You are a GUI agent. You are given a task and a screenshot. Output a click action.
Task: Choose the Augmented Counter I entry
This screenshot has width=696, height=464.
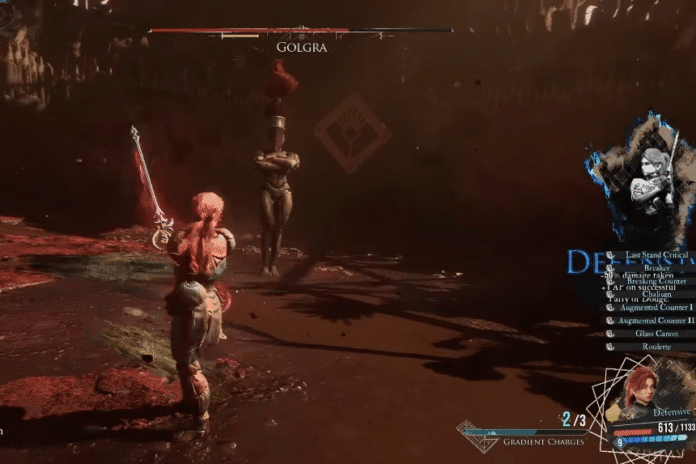(x=652, y=307)
